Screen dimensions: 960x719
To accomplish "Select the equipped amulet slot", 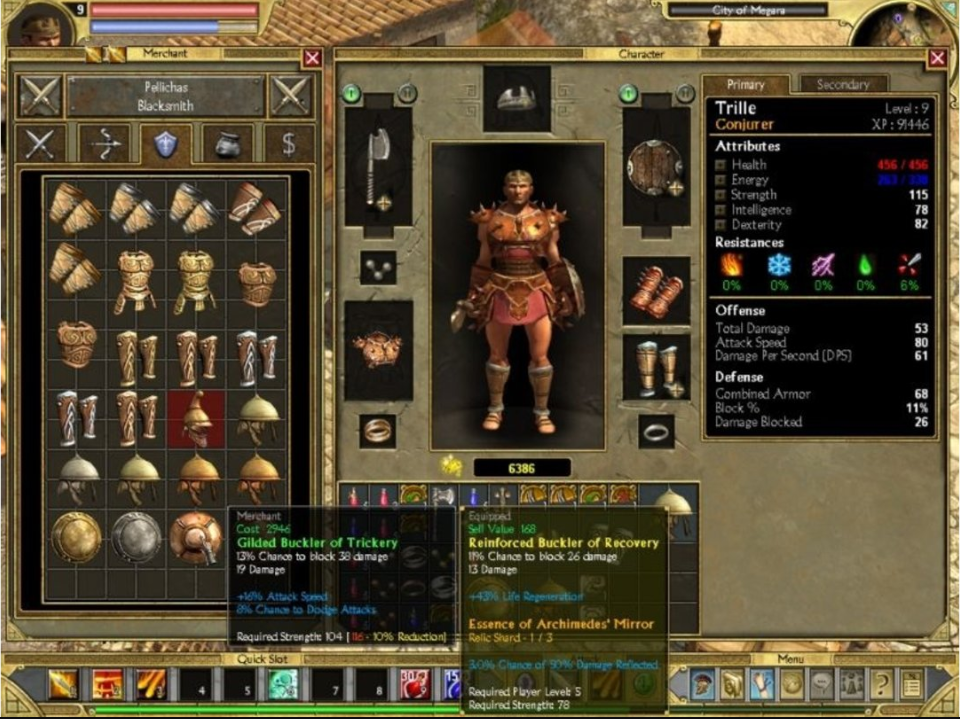I will click(x=378, y=267).
